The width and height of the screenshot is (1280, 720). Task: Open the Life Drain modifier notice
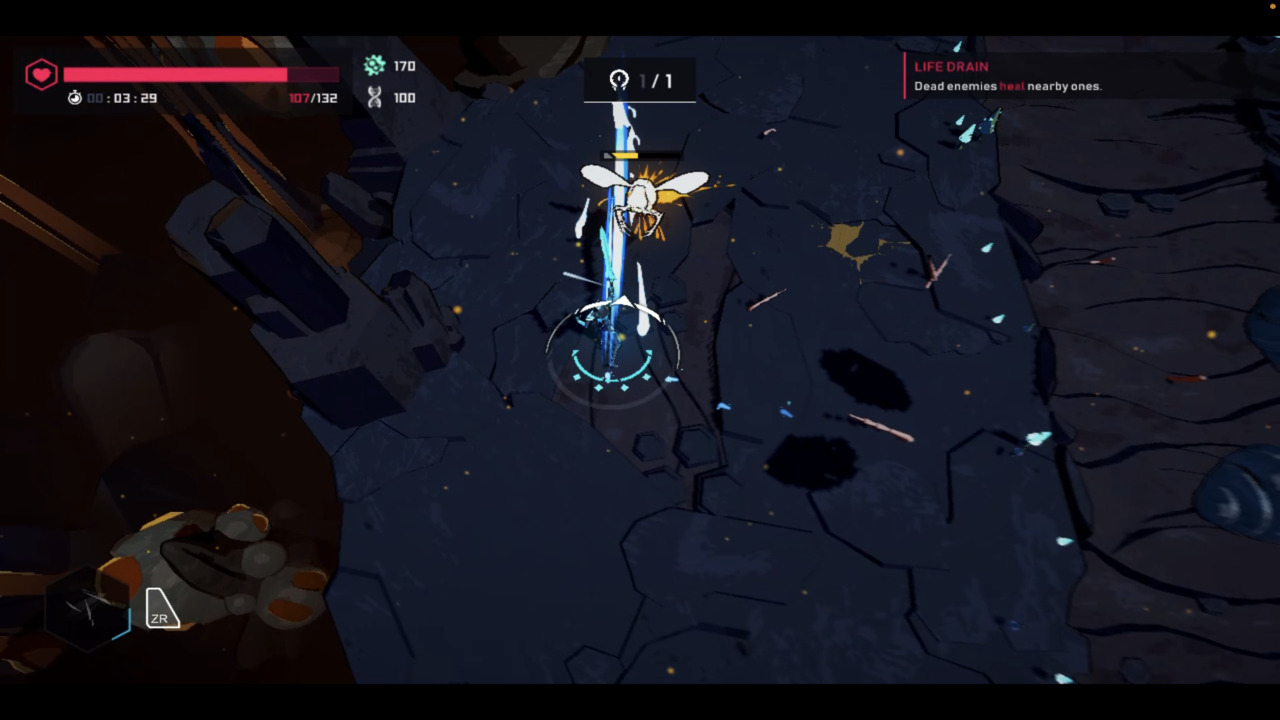point(1007,76)
